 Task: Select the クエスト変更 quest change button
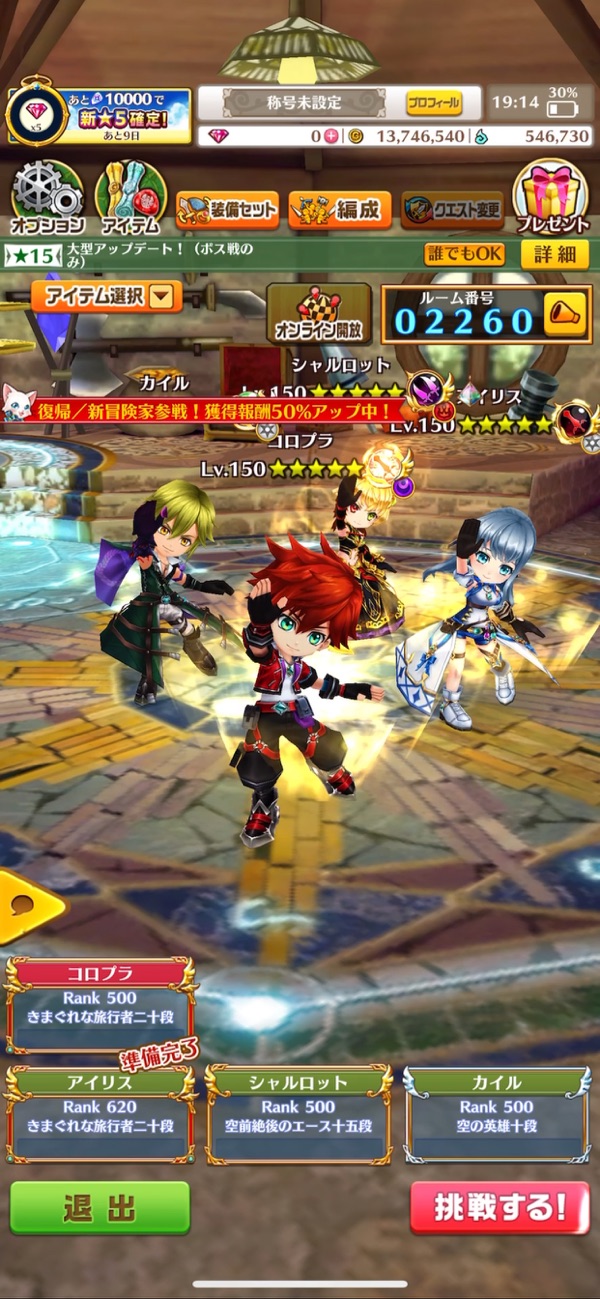tap(453, 210)
